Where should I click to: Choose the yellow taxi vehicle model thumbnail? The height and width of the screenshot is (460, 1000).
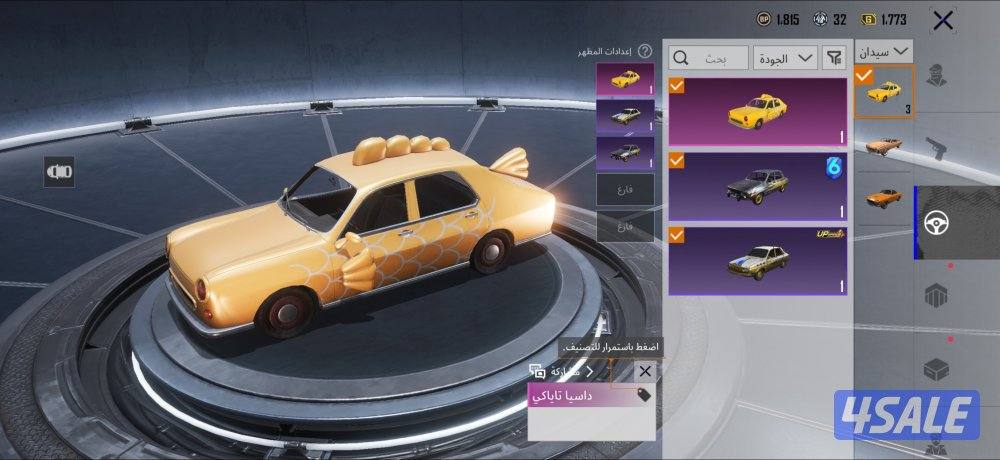click(x=884, y=92)
